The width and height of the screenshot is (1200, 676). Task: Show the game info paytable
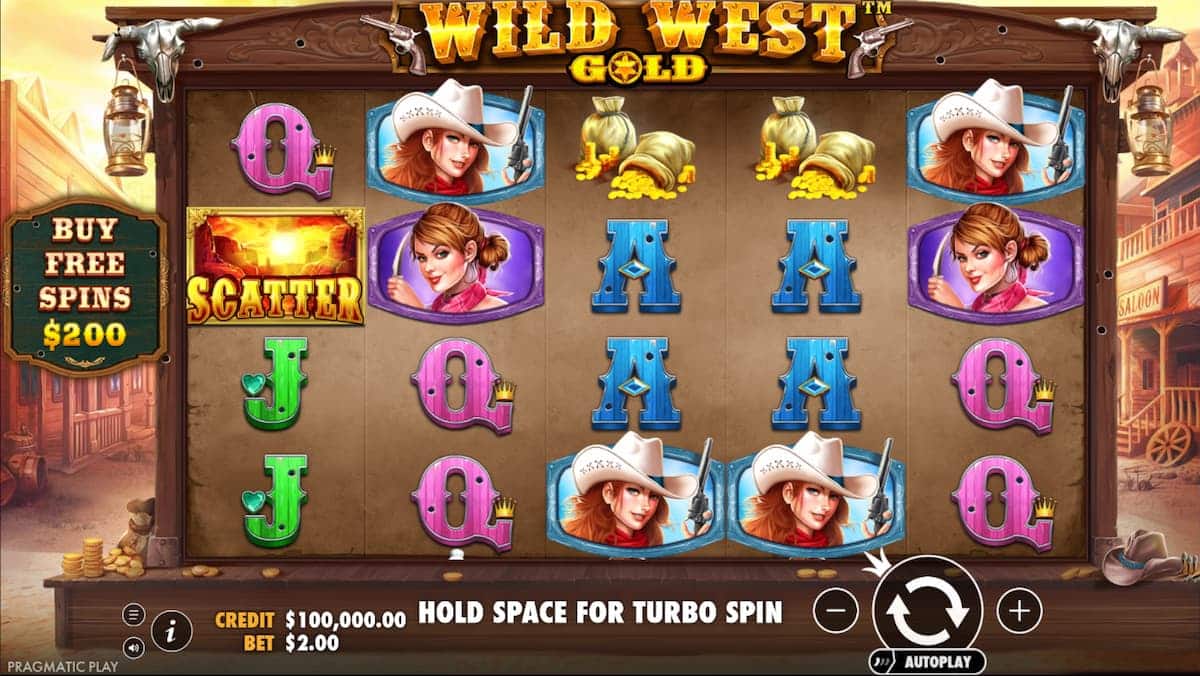point(172,630)
